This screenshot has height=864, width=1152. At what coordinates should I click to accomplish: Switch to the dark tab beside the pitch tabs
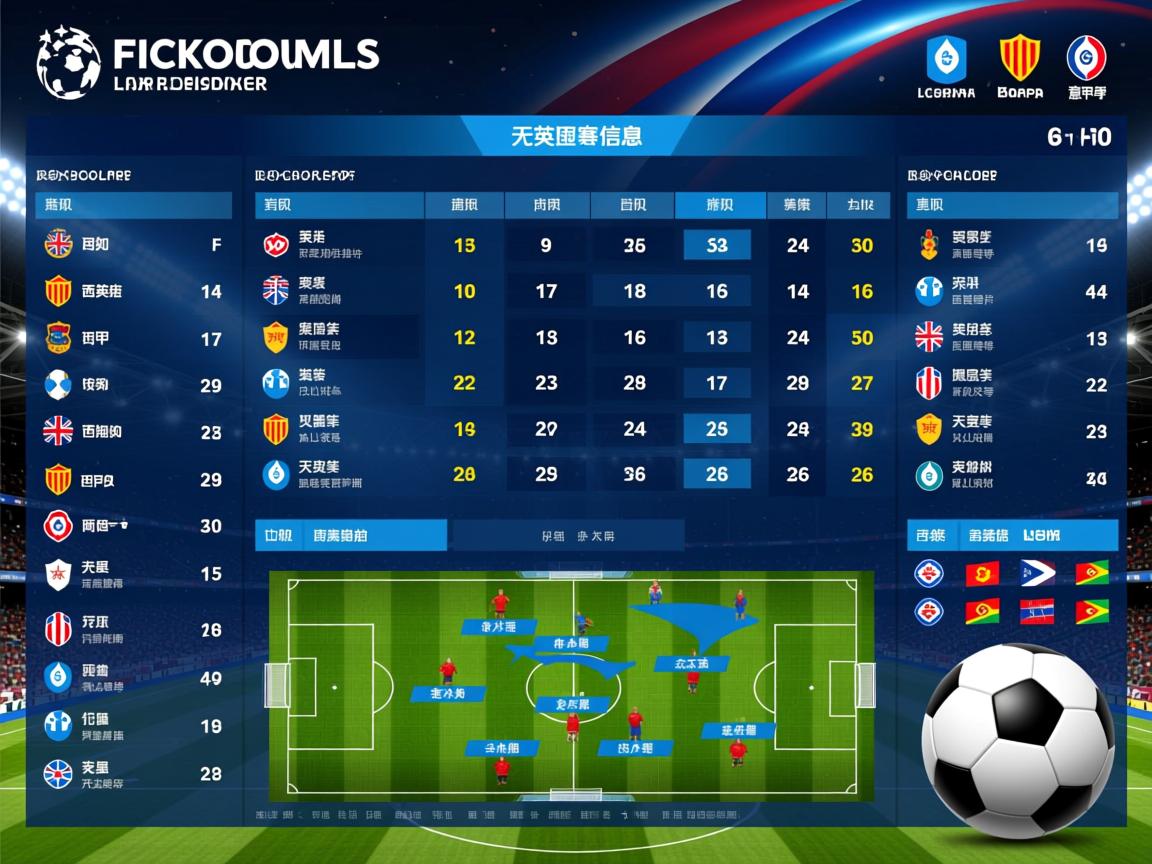pyautogui.click(x=568, y=535)
